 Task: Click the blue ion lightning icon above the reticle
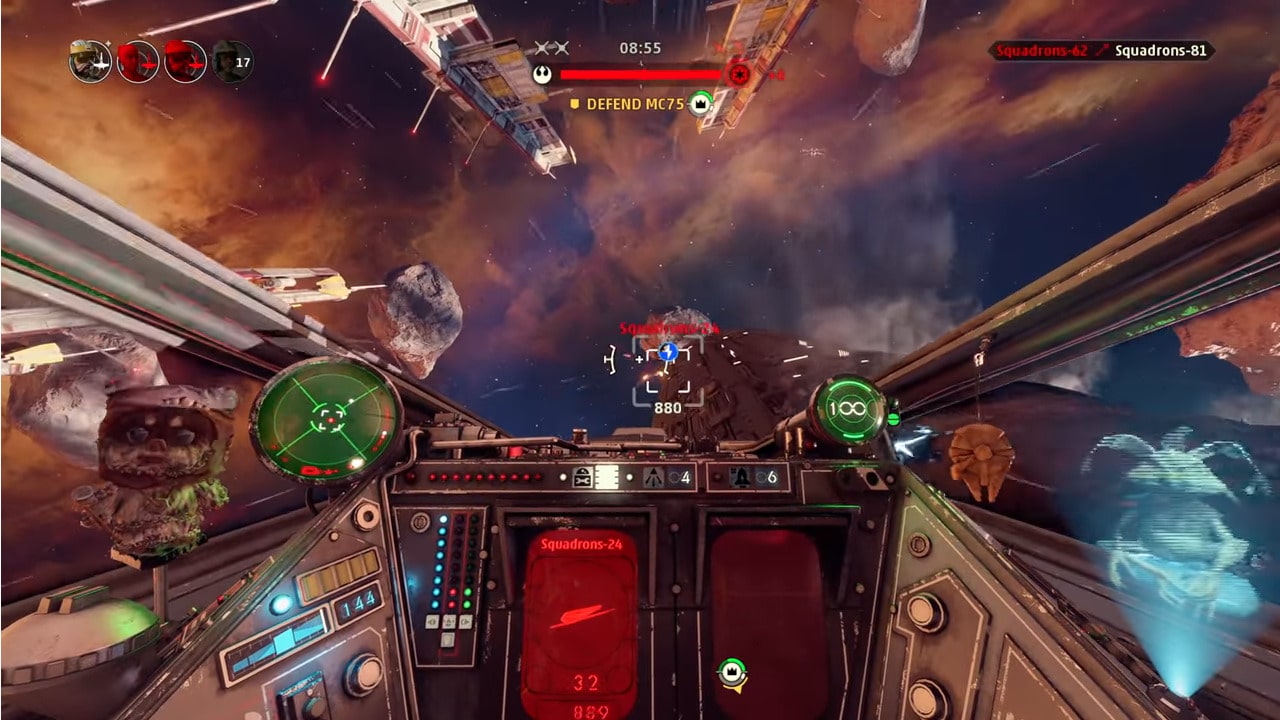666,351
